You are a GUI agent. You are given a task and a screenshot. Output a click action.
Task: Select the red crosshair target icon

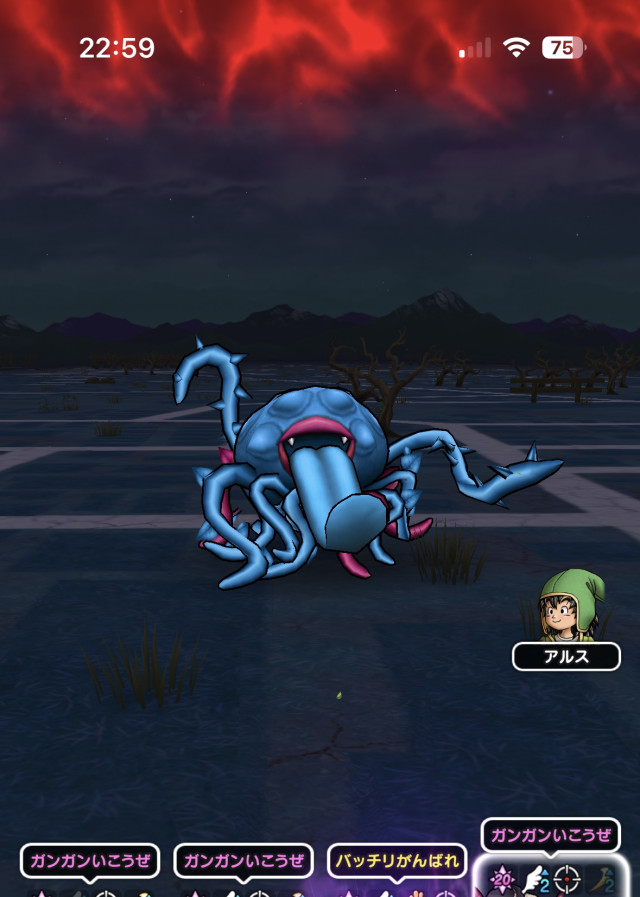click(x=567, y=880)
